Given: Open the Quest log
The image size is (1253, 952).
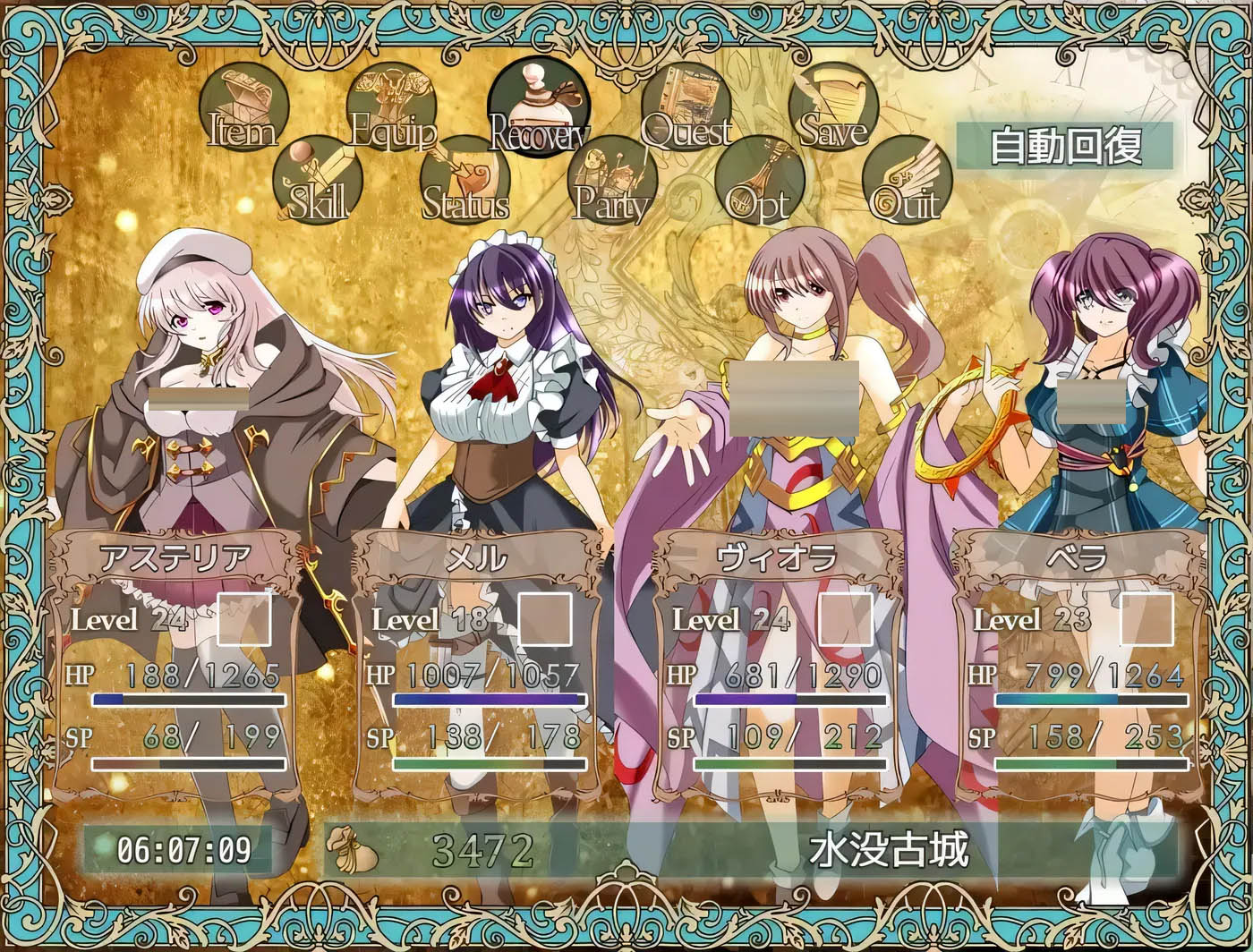Looking at the screenshot, I should click(686, 107).
